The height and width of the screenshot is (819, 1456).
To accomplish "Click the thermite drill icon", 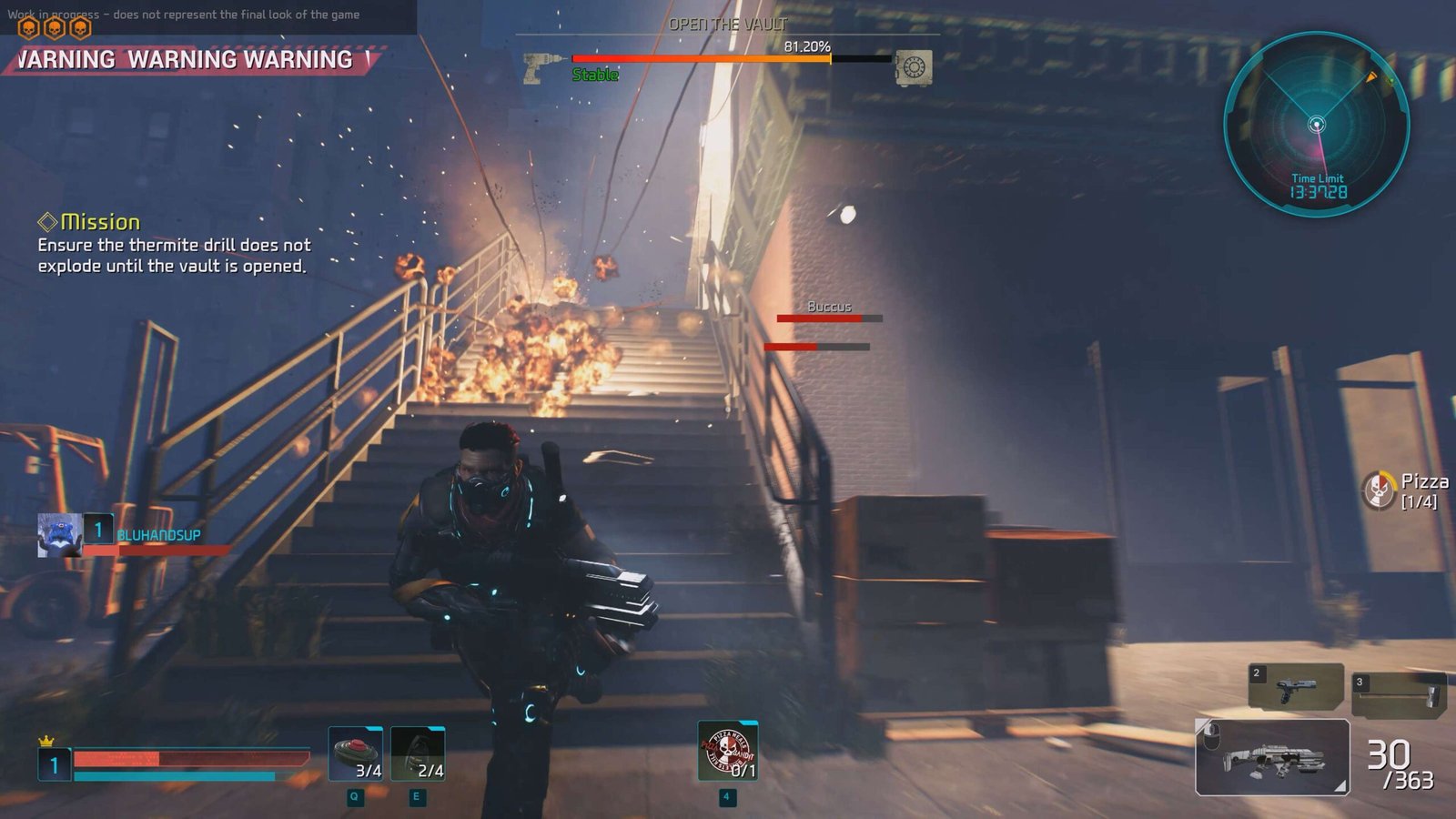I will click(542, 67).
